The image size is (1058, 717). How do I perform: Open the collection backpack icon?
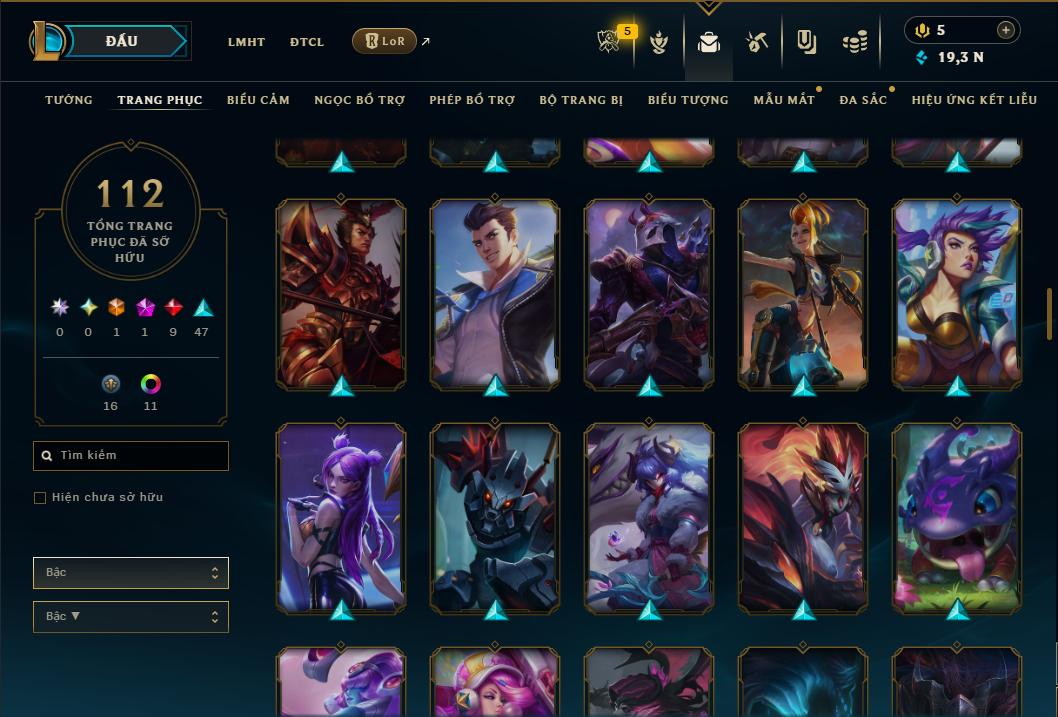(709, 42)
